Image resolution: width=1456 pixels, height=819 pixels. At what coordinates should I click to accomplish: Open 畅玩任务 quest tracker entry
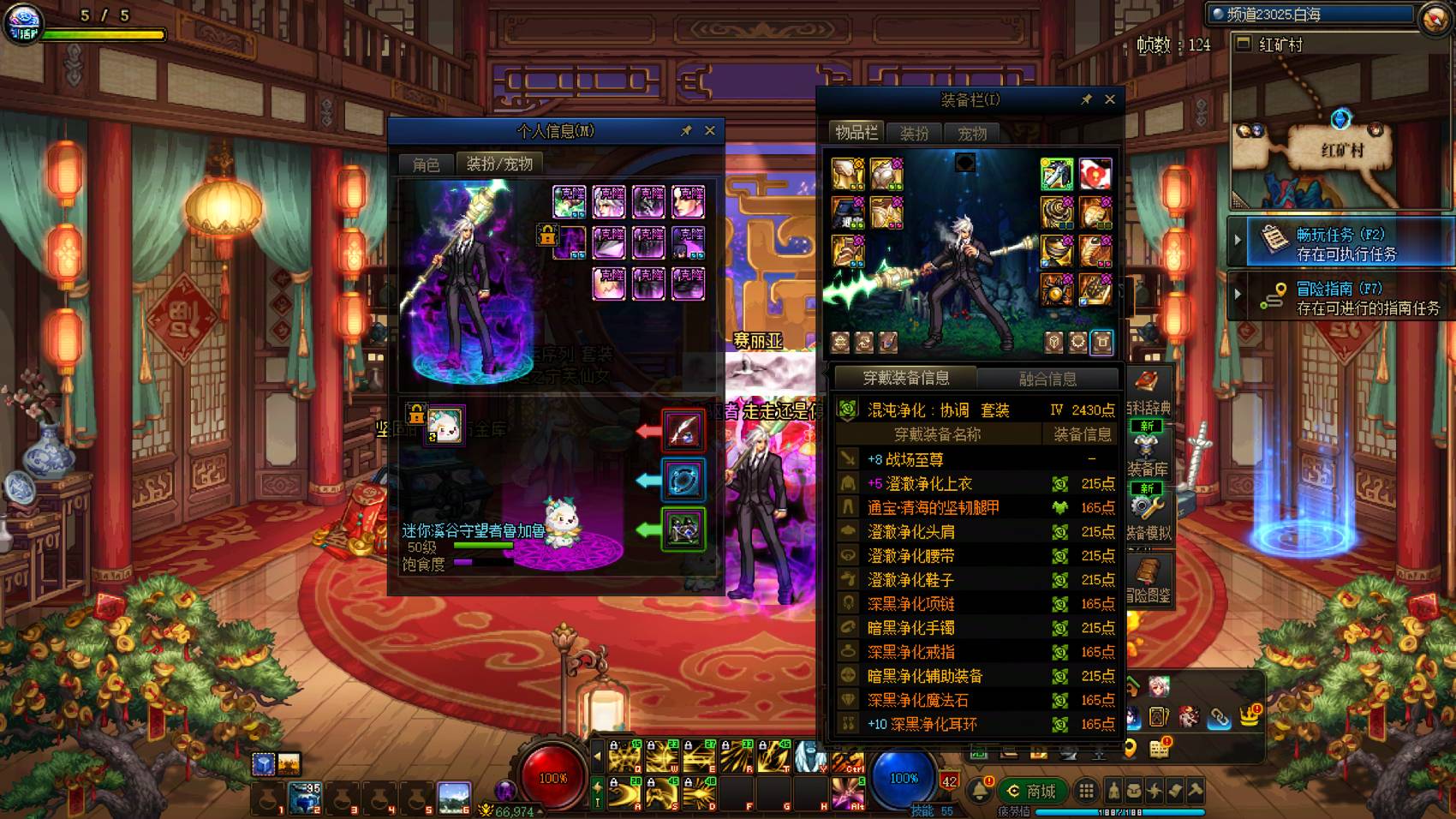tap(1346, 243)
